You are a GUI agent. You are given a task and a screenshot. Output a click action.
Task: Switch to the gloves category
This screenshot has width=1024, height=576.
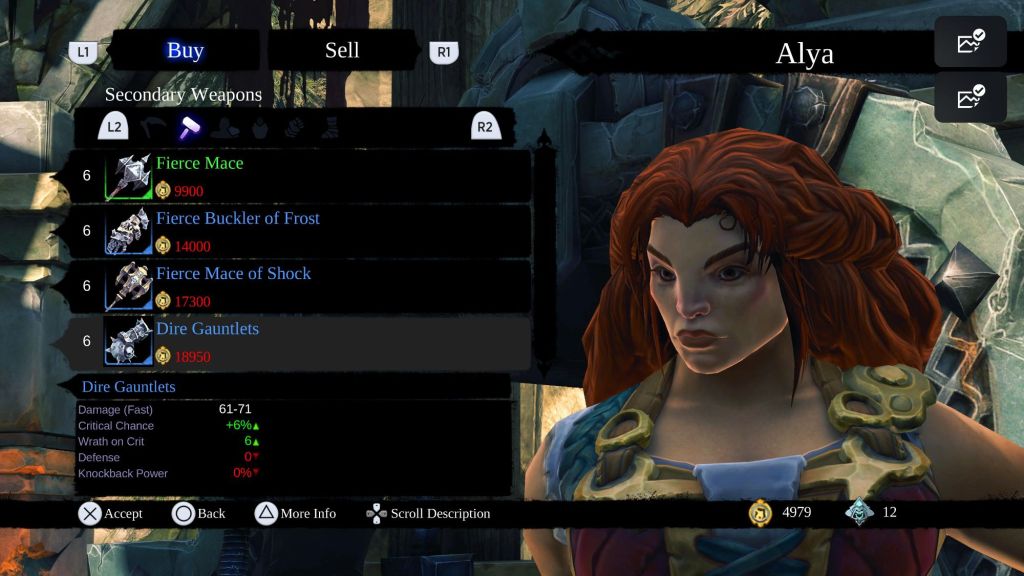click(x=294, y=127)
